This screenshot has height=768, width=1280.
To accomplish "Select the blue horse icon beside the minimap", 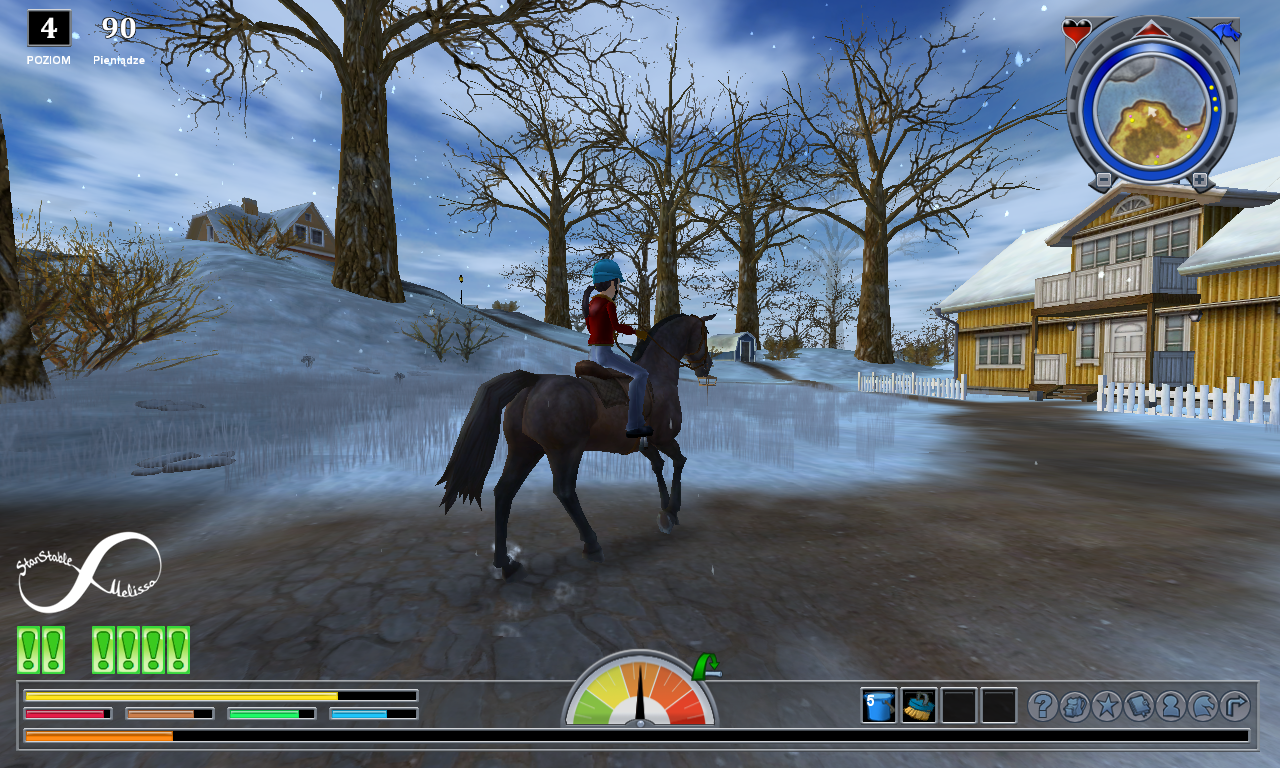I will point(1226,31).
